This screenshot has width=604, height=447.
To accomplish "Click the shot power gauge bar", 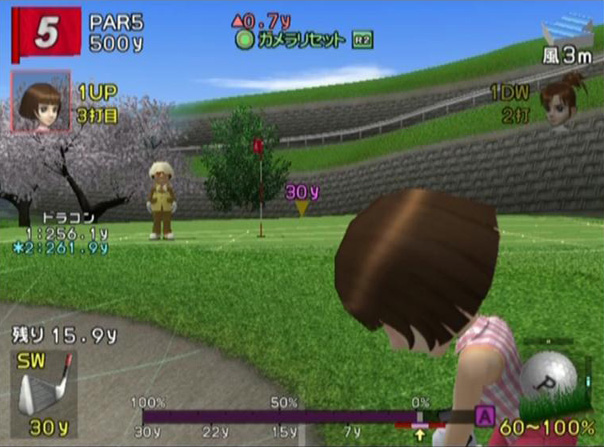I will pos(290,415).
